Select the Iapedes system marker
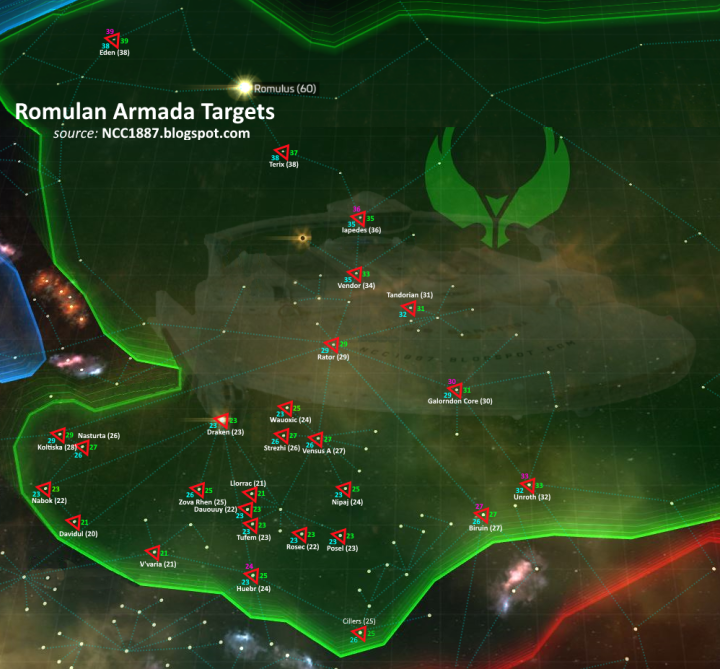This screenshot has width=720, height=669. click(357, 218)
